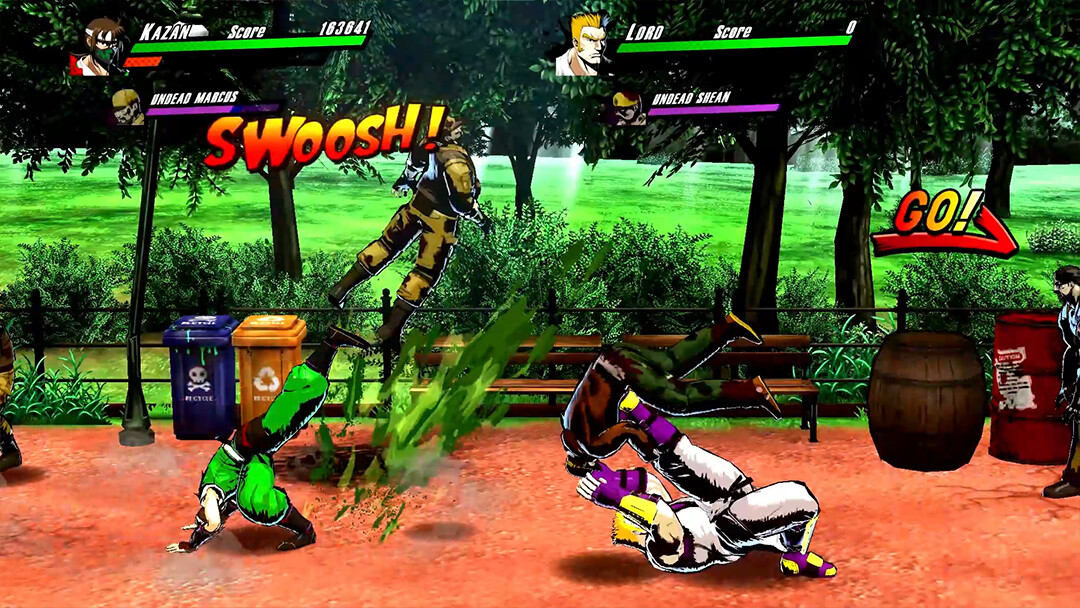Image resolution: width=1080 pixels, height=608 pixels.
Task: Click the GO! arrow indicator
Action: click(x=942, y=224)
